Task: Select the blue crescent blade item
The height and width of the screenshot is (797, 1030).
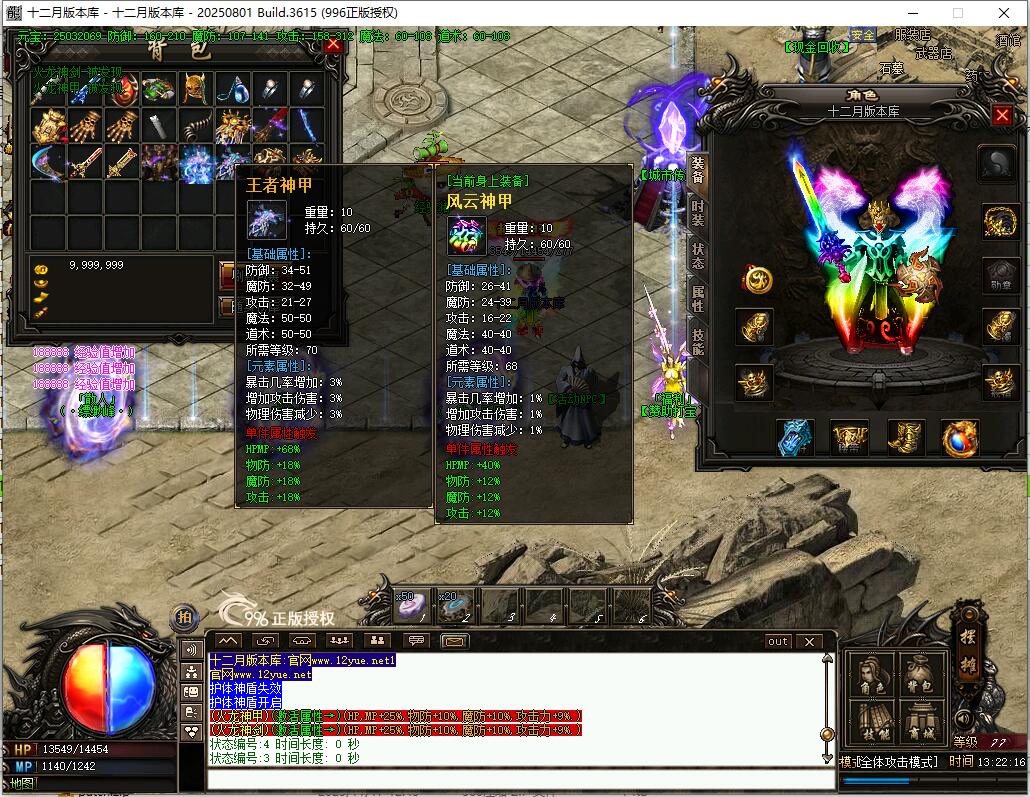Action: pos(47,161)
